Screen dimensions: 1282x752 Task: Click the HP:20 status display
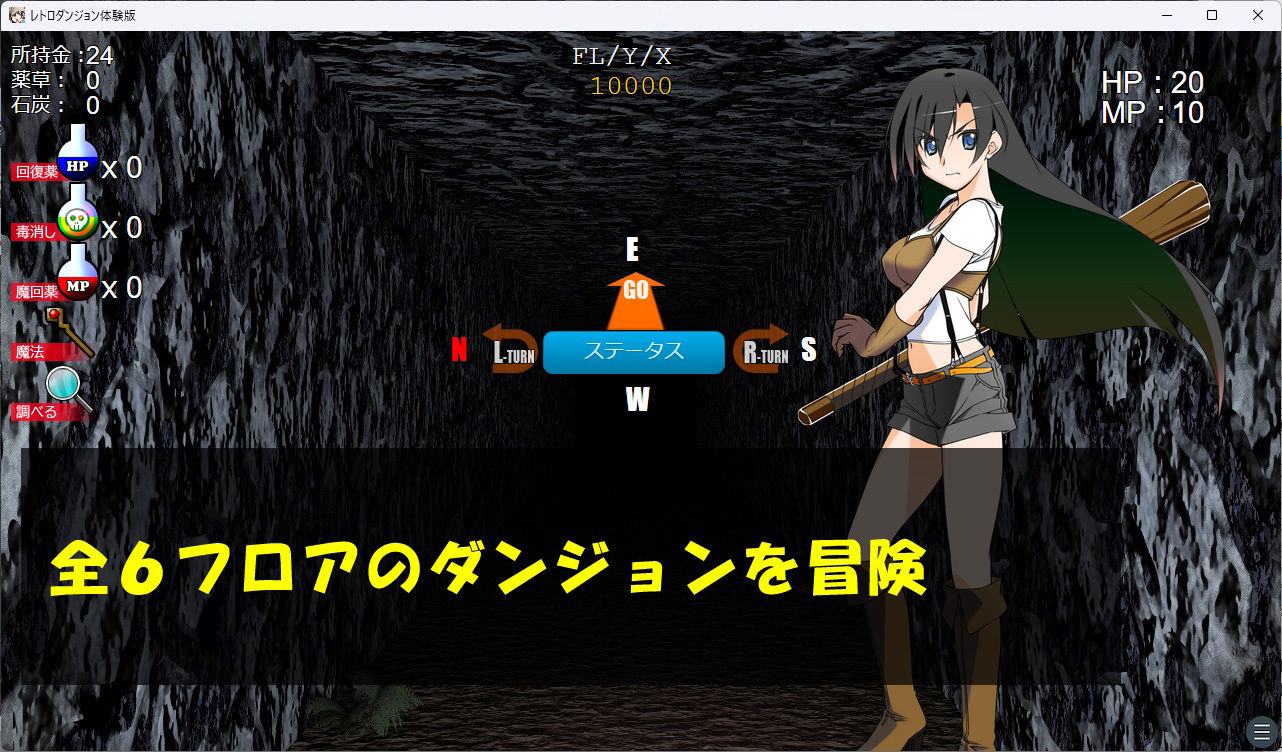(1152, 83)
